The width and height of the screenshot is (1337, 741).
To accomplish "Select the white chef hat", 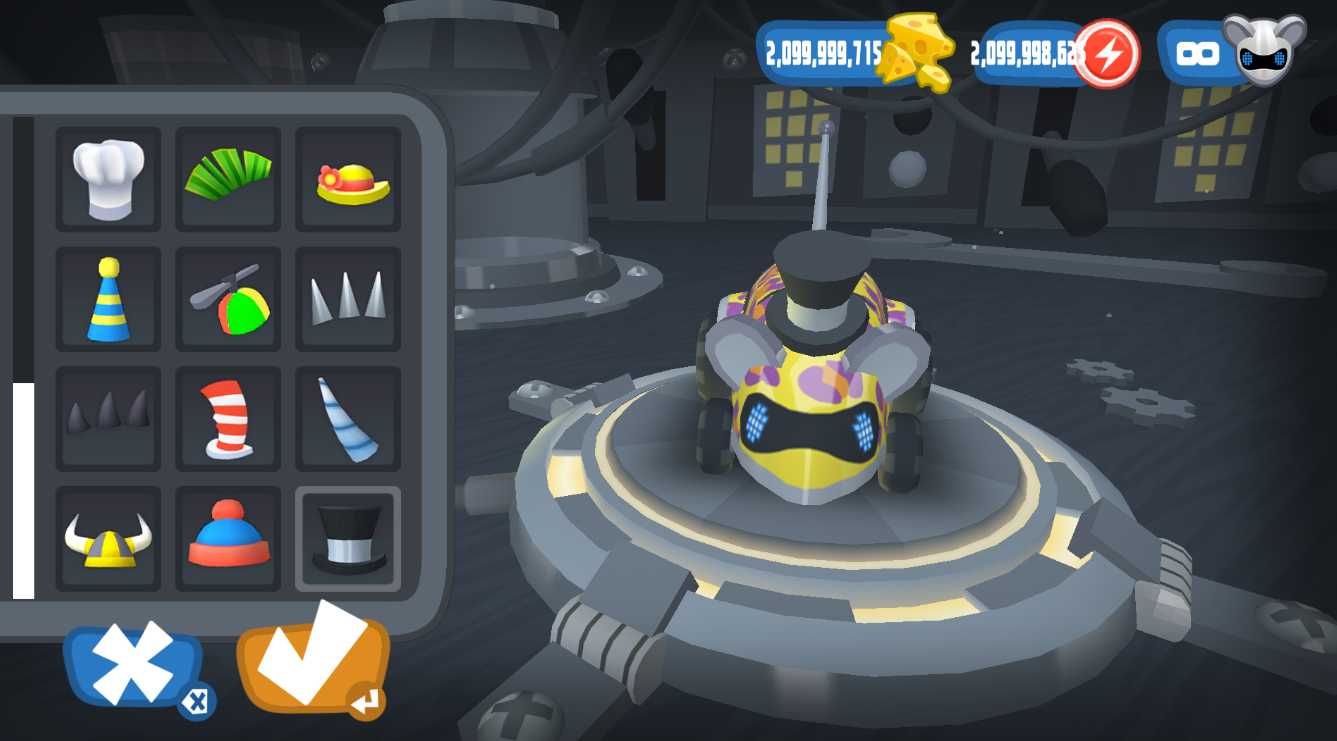I will click(x=108, y=179).
